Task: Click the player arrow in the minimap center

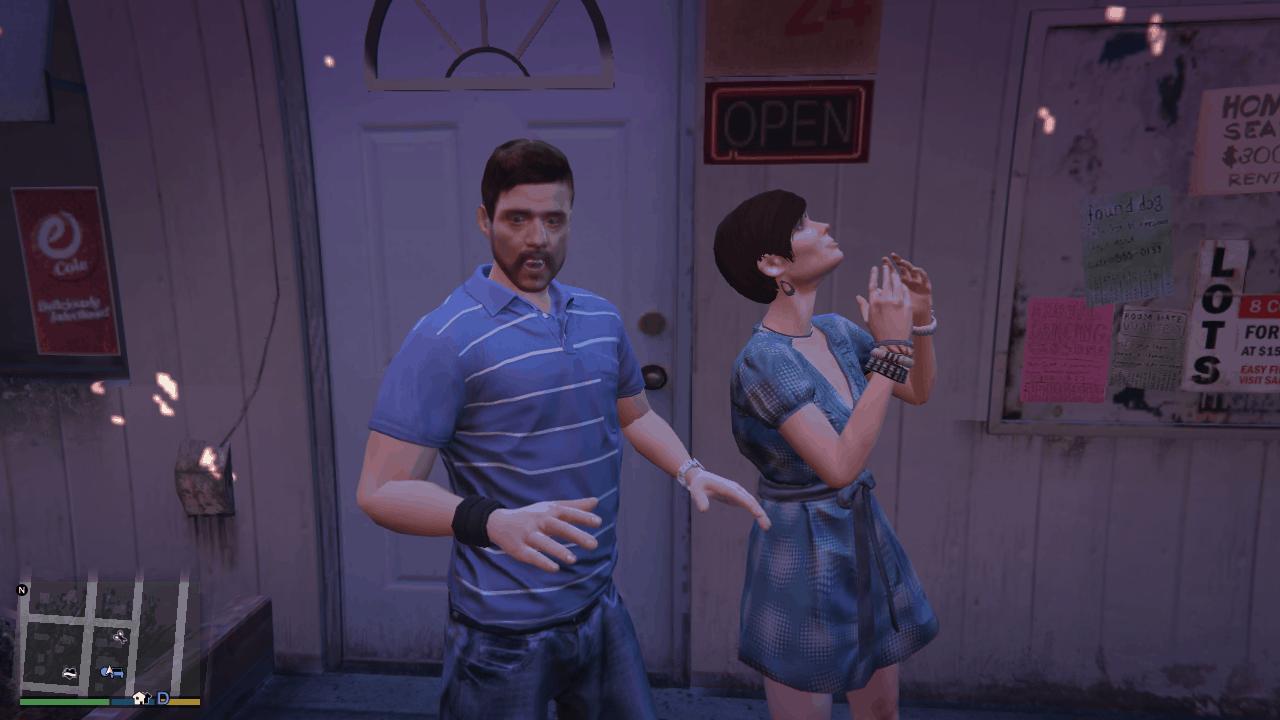Action: point(109,669)
